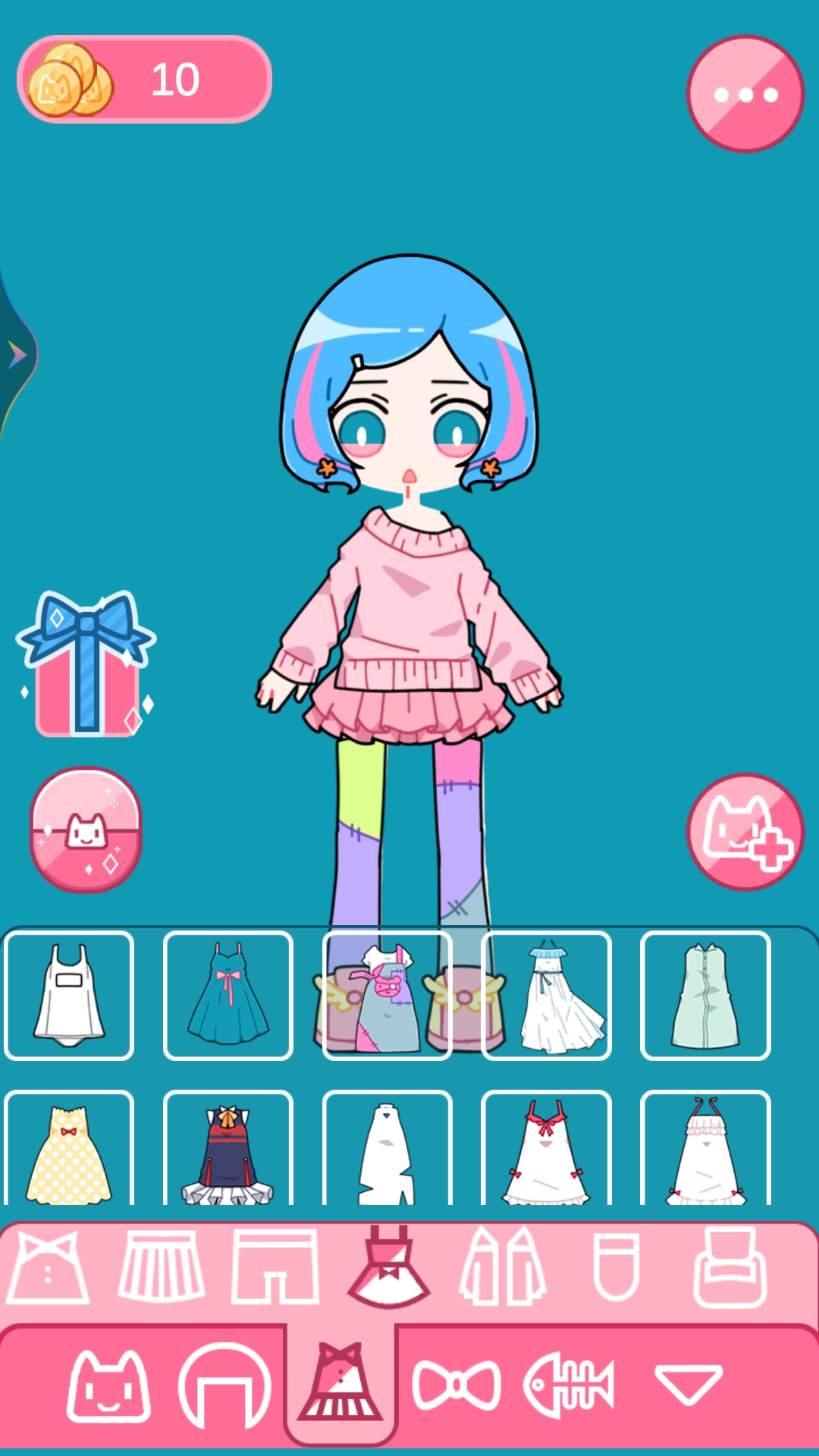819x1456 pixels.
Task: Collapse the wardrobe panel with down arrow
Action: 688,1385
